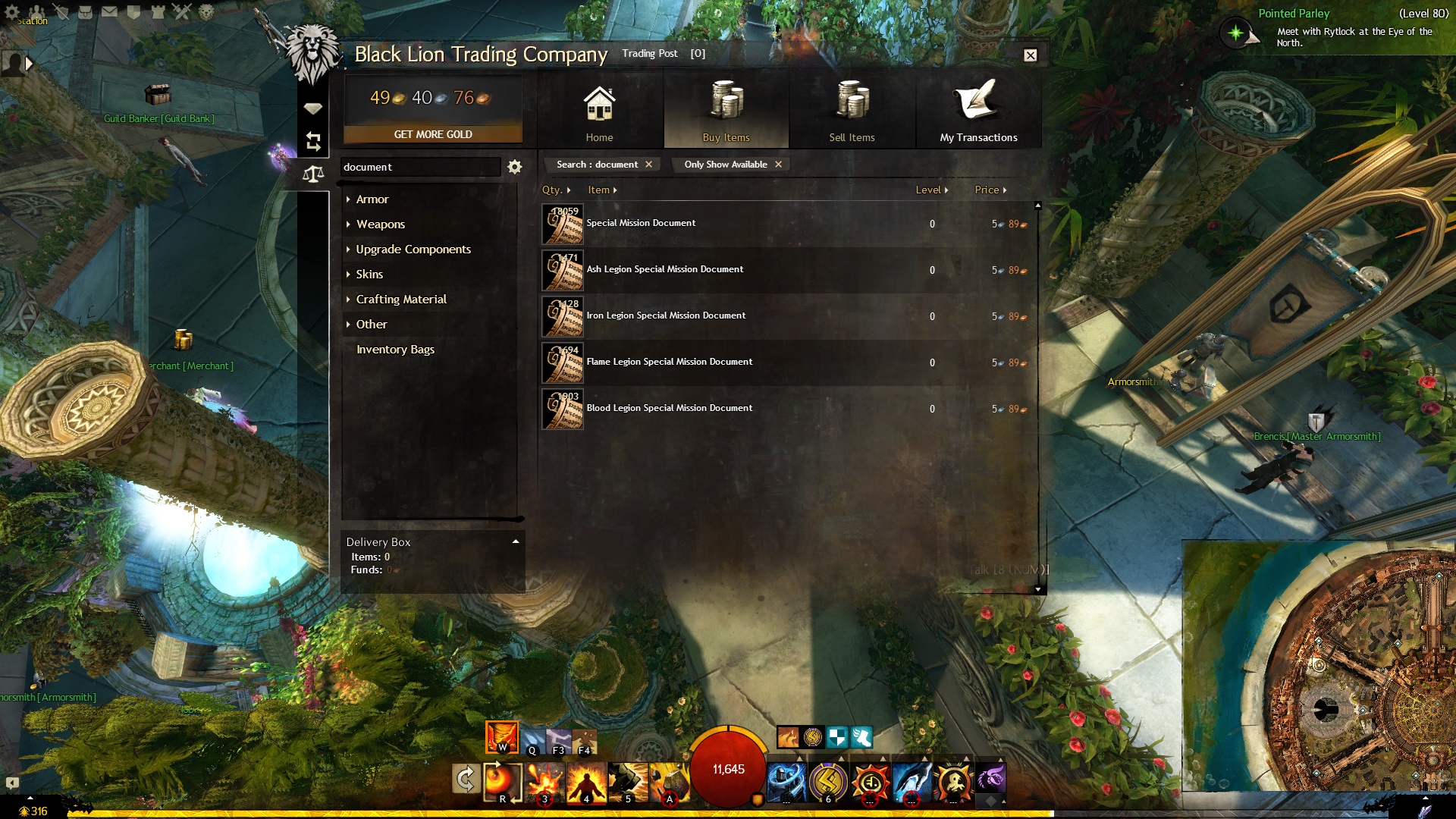Remove the Only Show Available filter
1456x819 pixels.
point(778,165)
